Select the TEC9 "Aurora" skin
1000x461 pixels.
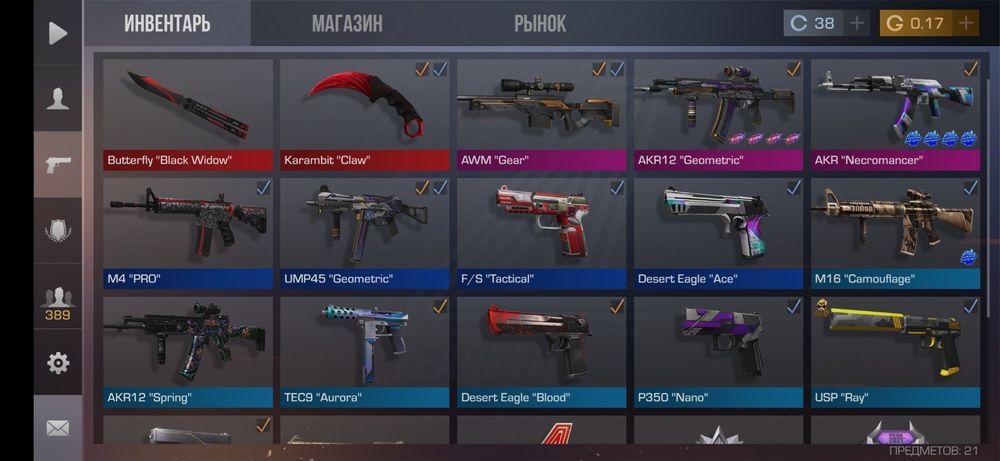(365, 350)
